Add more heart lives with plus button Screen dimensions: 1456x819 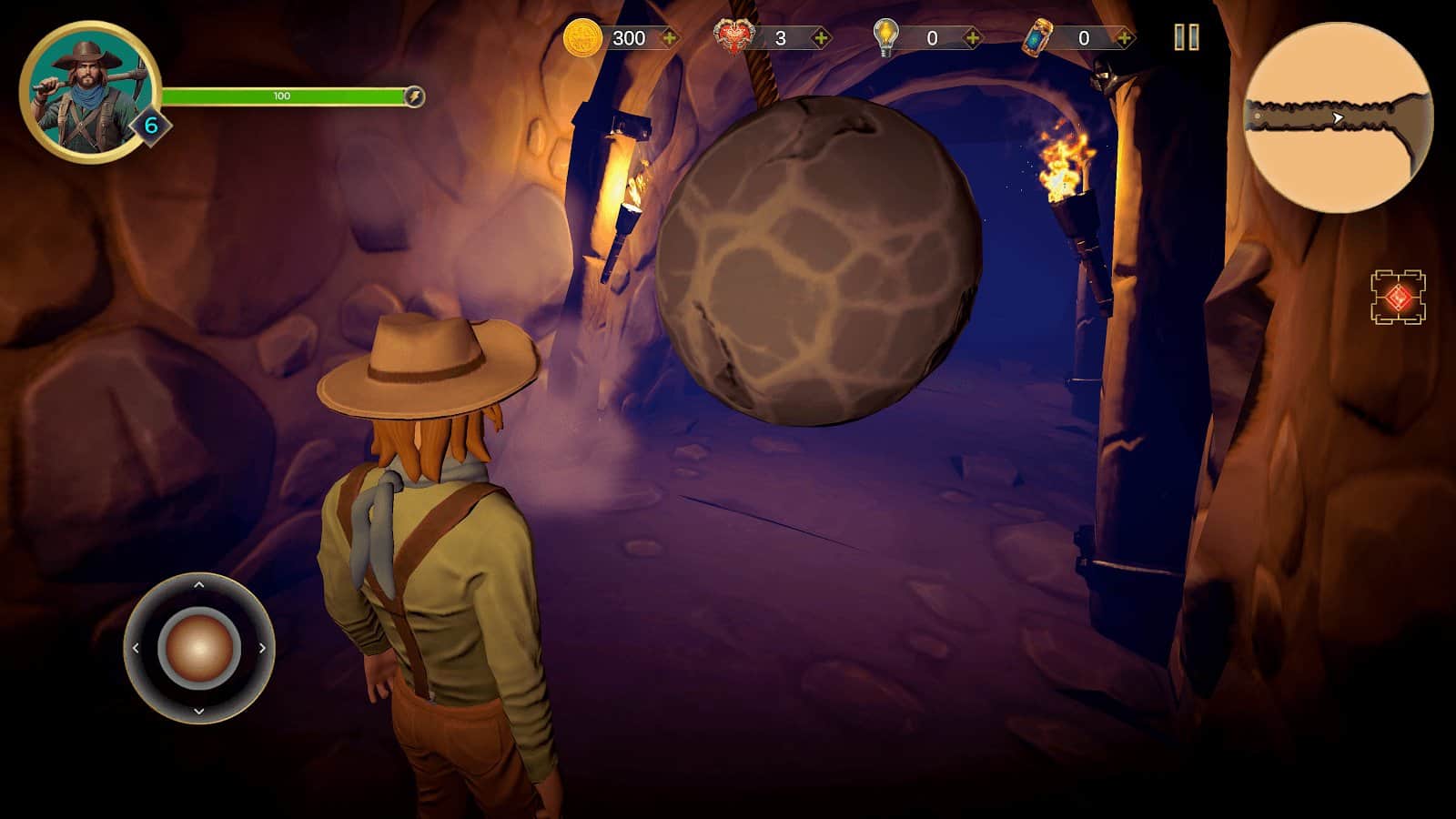821,38
